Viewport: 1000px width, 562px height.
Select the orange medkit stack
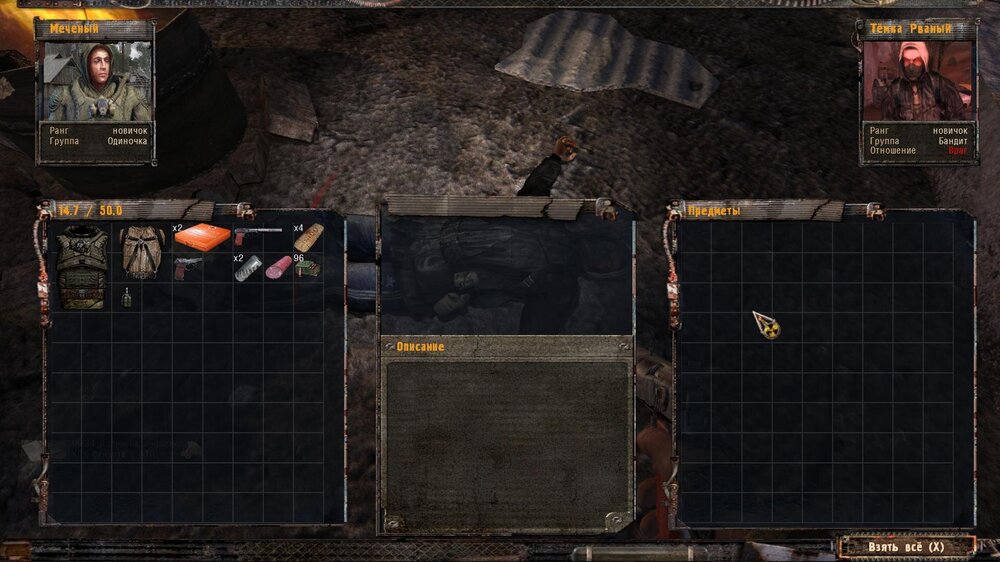pos(201,236)
